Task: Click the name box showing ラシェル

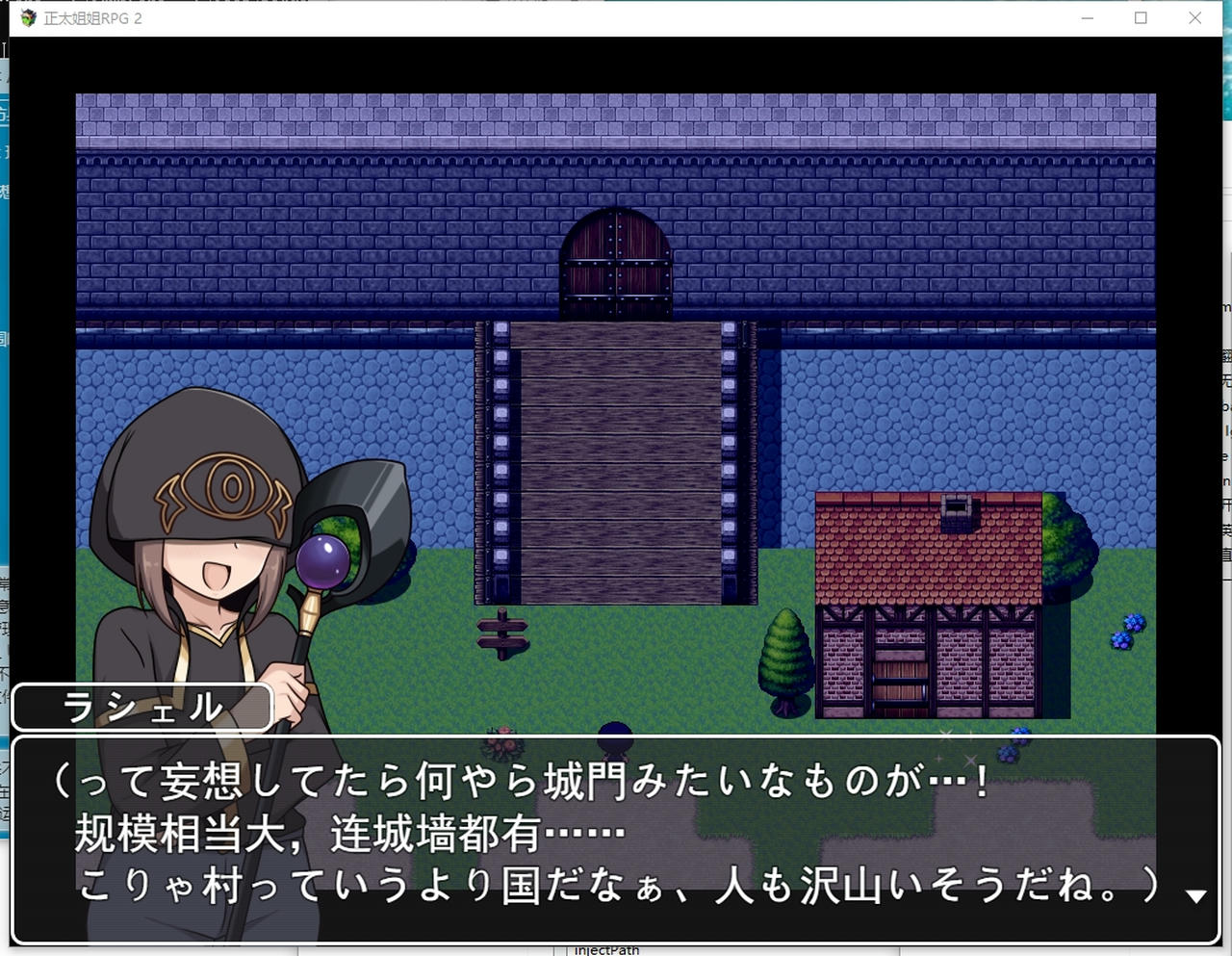Action: (x=141, y=706)
